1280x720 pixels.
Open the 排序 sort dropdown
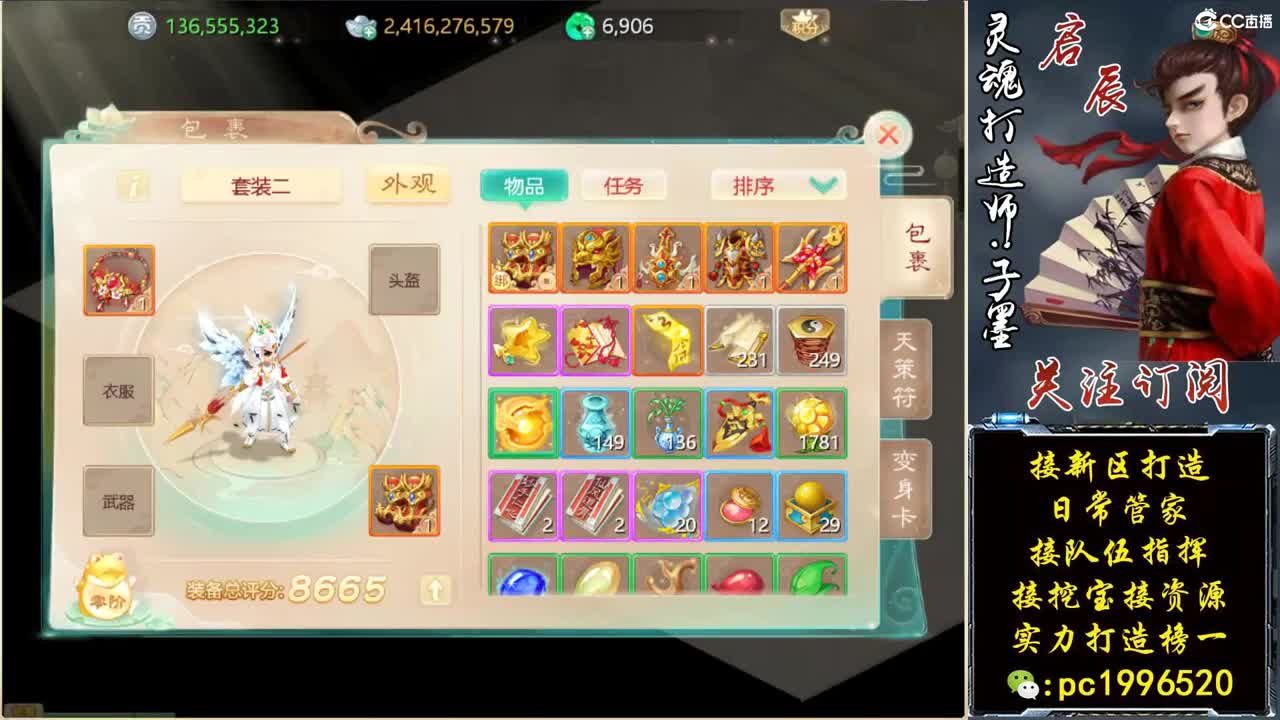tap(778, 186)
